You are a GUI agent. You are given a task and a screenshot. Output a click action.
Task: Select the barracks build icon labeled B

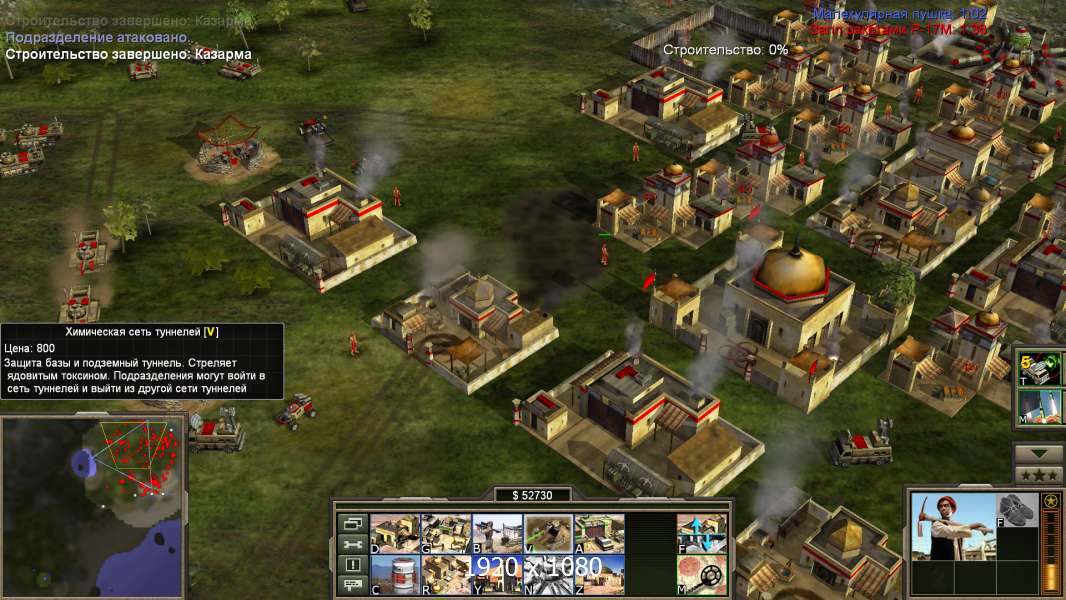(497, 533)
